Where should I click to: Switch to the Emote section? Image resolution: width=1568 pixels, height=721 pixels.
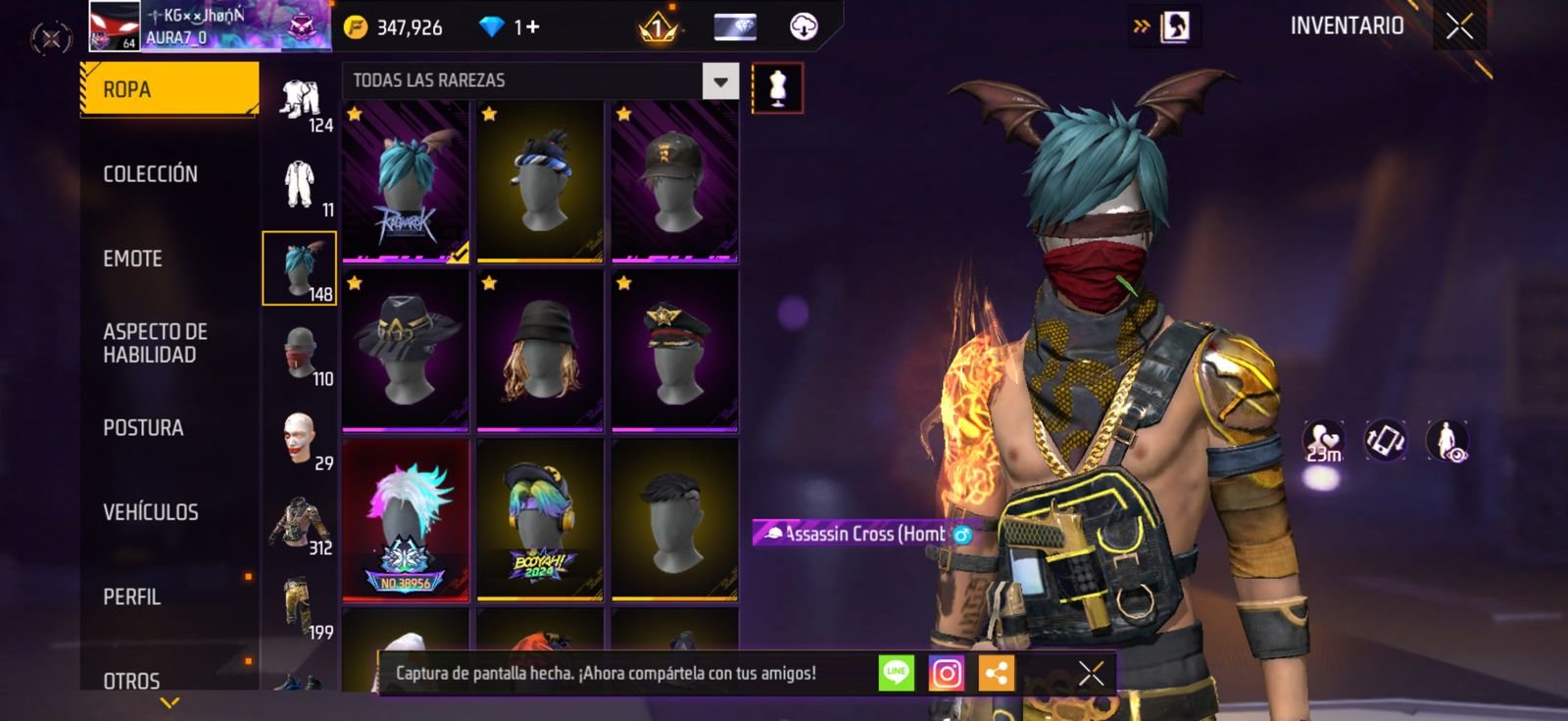click(132, 259)
